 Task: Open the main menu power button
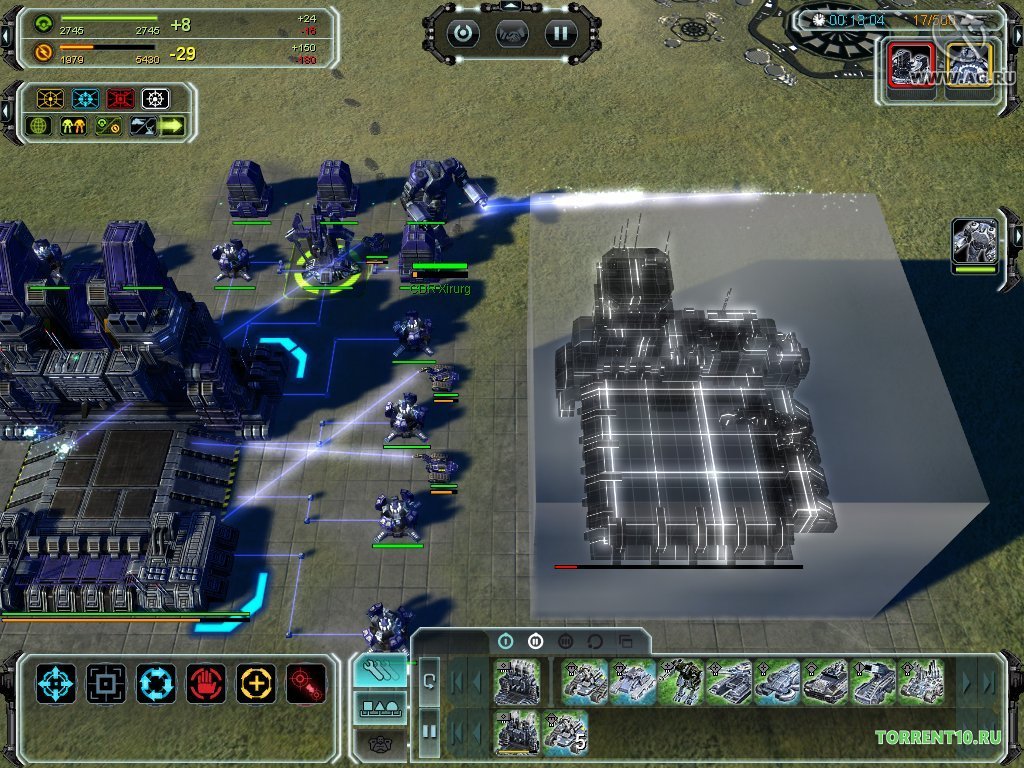coord(463,32)
